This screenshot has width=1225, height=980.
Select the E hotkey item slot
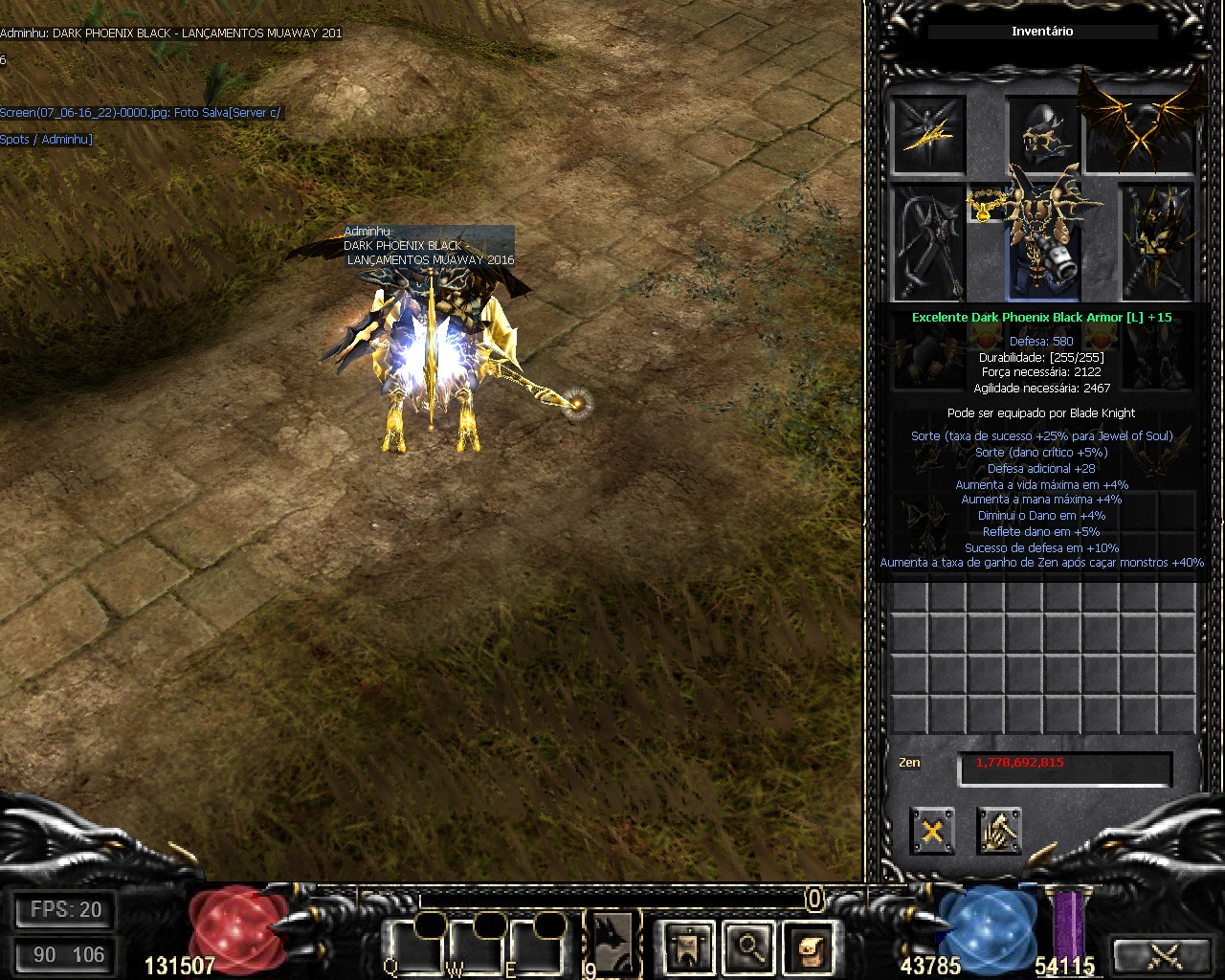535,947
